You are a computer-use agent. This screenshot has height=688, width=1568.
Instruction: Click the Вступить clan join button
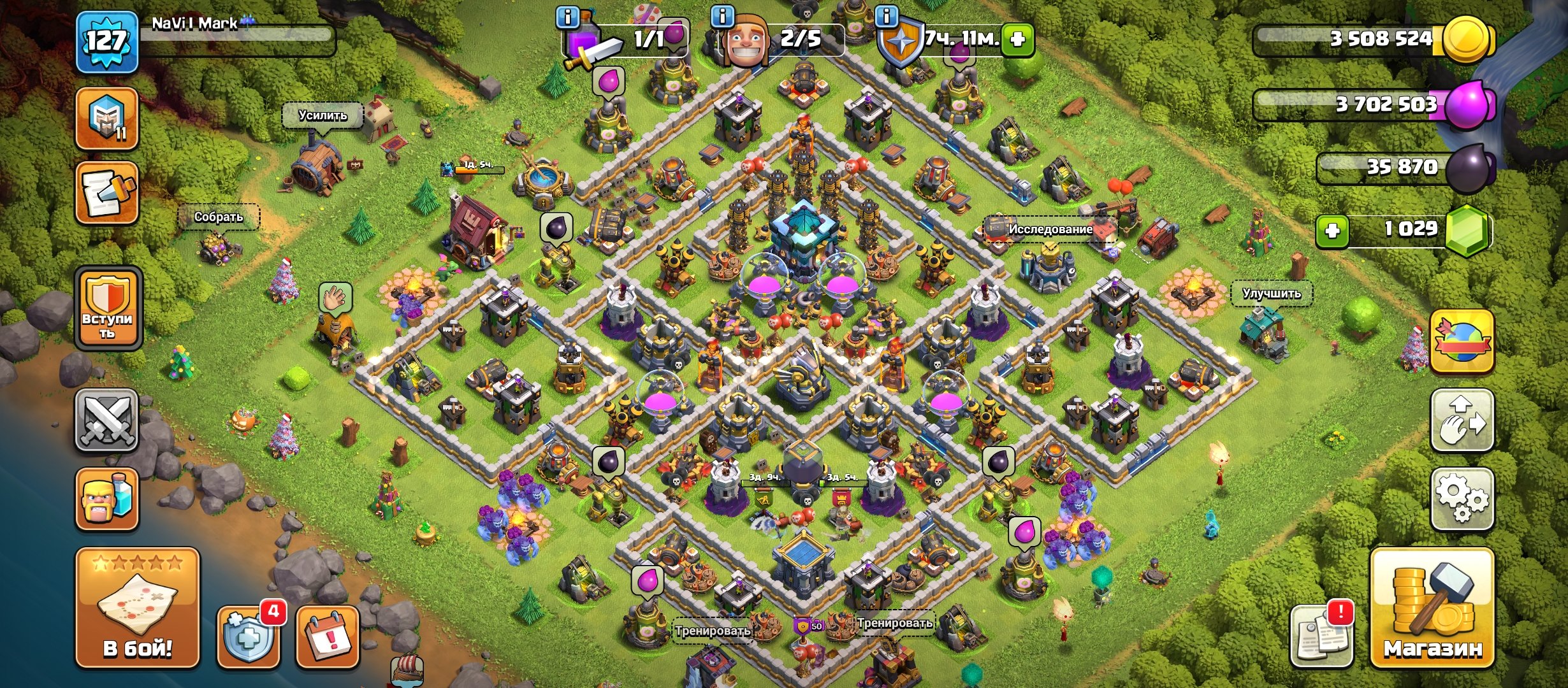(x=108, y=309)
